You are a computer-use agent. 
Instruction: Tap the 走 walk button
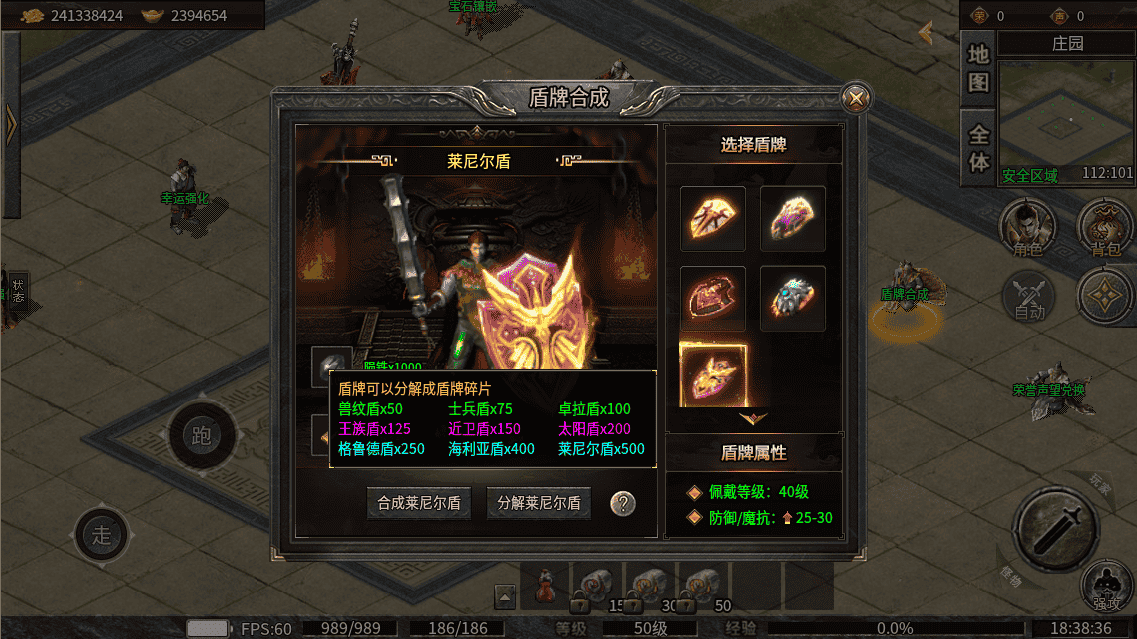pos(102,534)
